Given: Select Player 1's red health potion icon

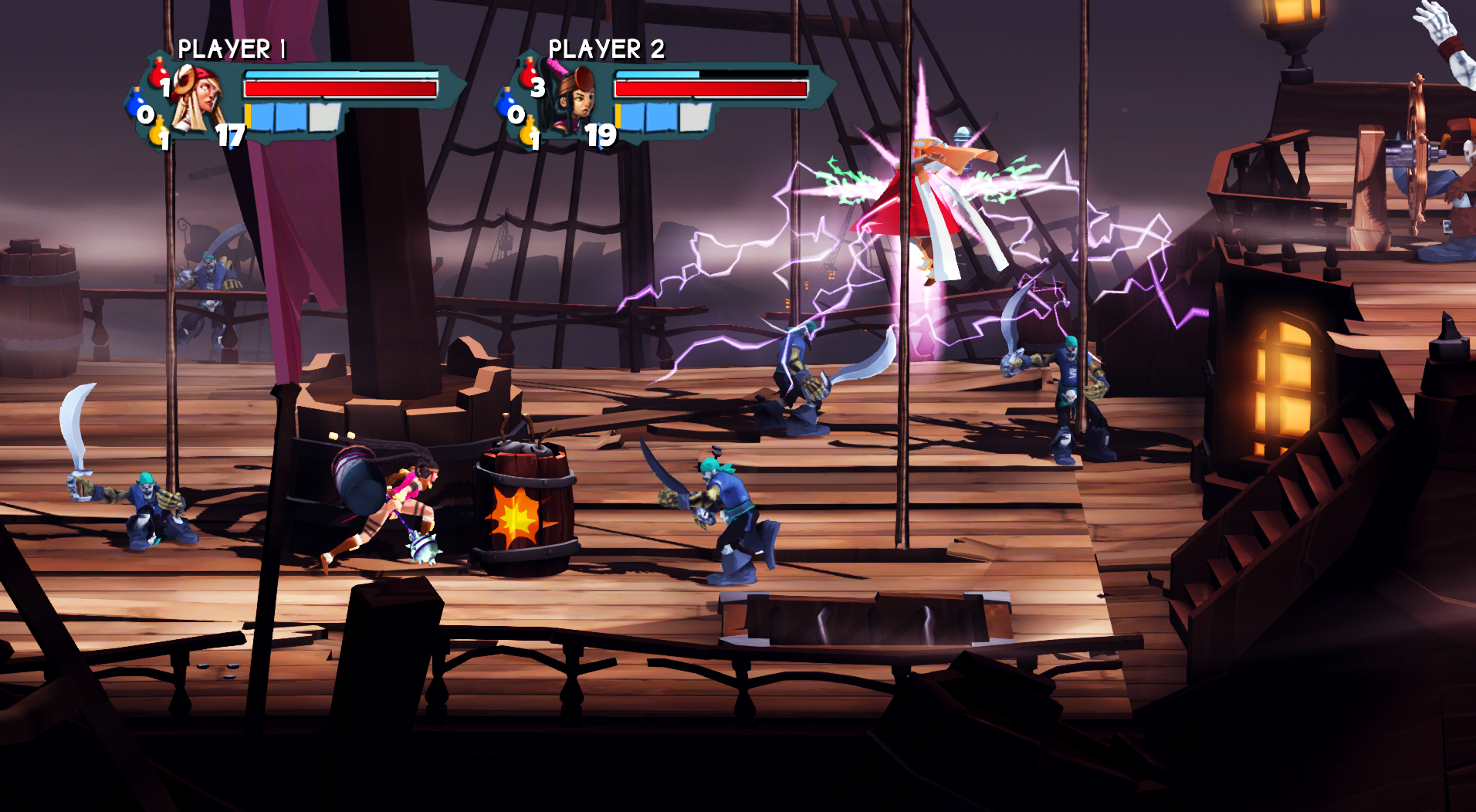Looking at the screenshot, I should (158, 73).
